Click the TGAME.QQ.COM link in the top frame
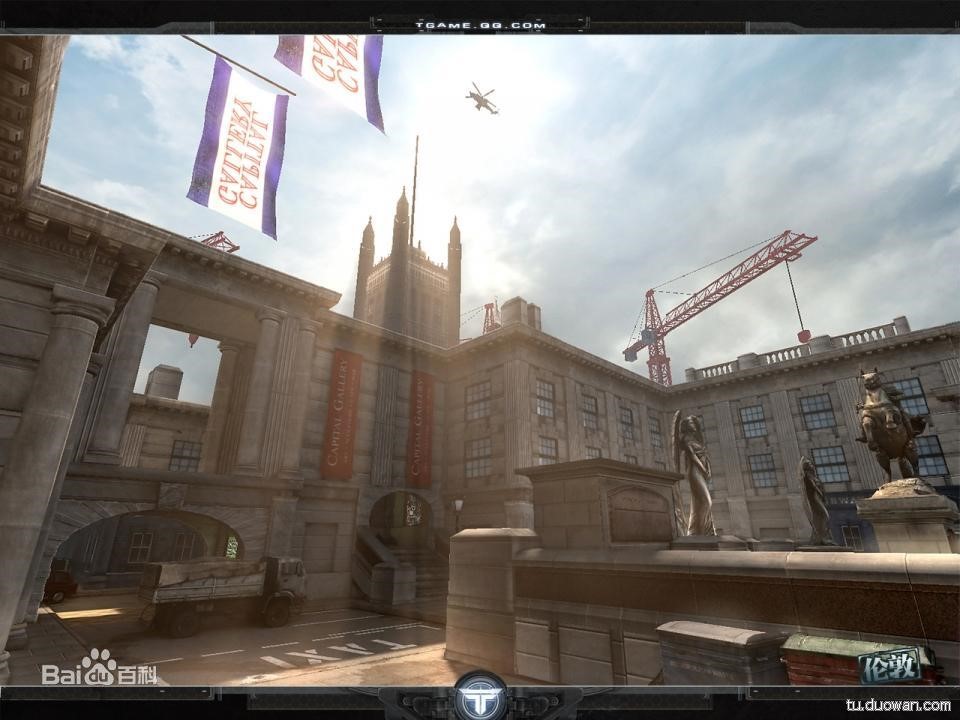 click(479, 23)
